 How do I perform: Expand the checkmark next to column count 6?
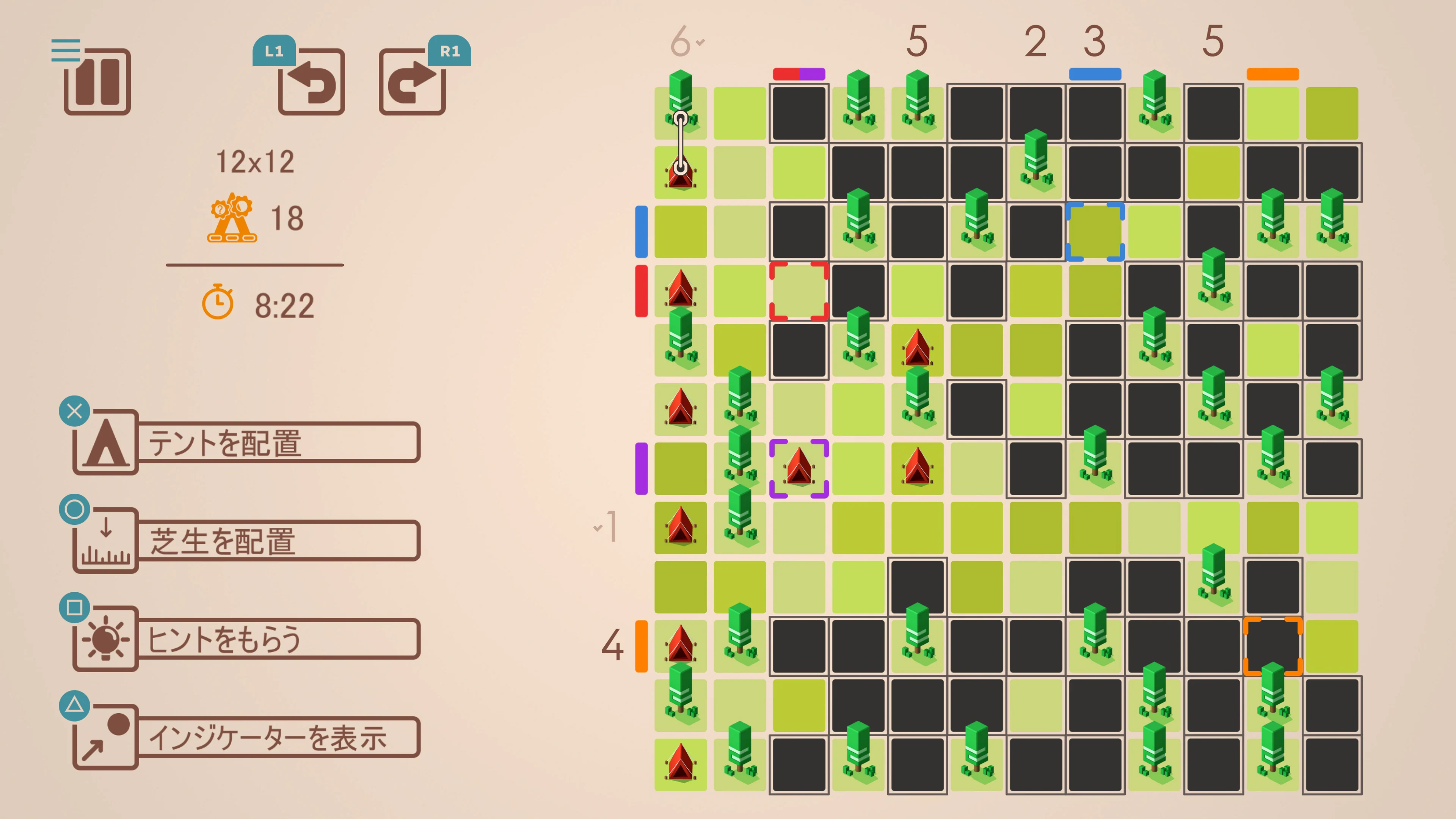(x=700, y=42)
